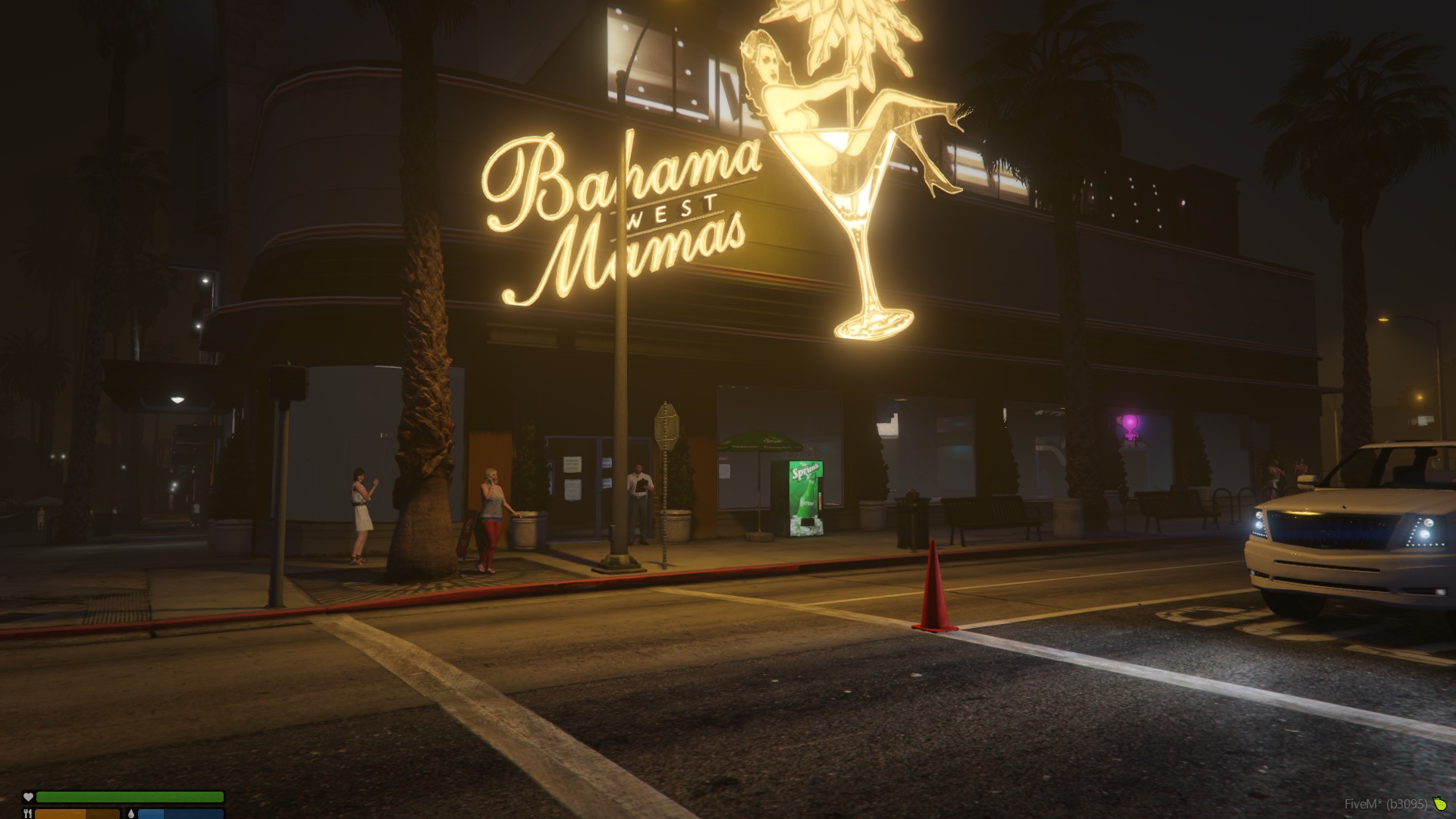Click the heart health icon

(28, 797)
